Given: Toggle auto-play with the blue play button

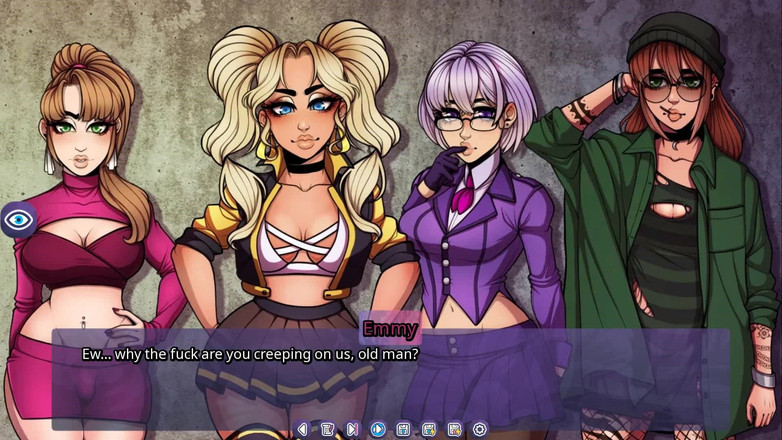Looking at the screenshot, I should coord(378,429).
